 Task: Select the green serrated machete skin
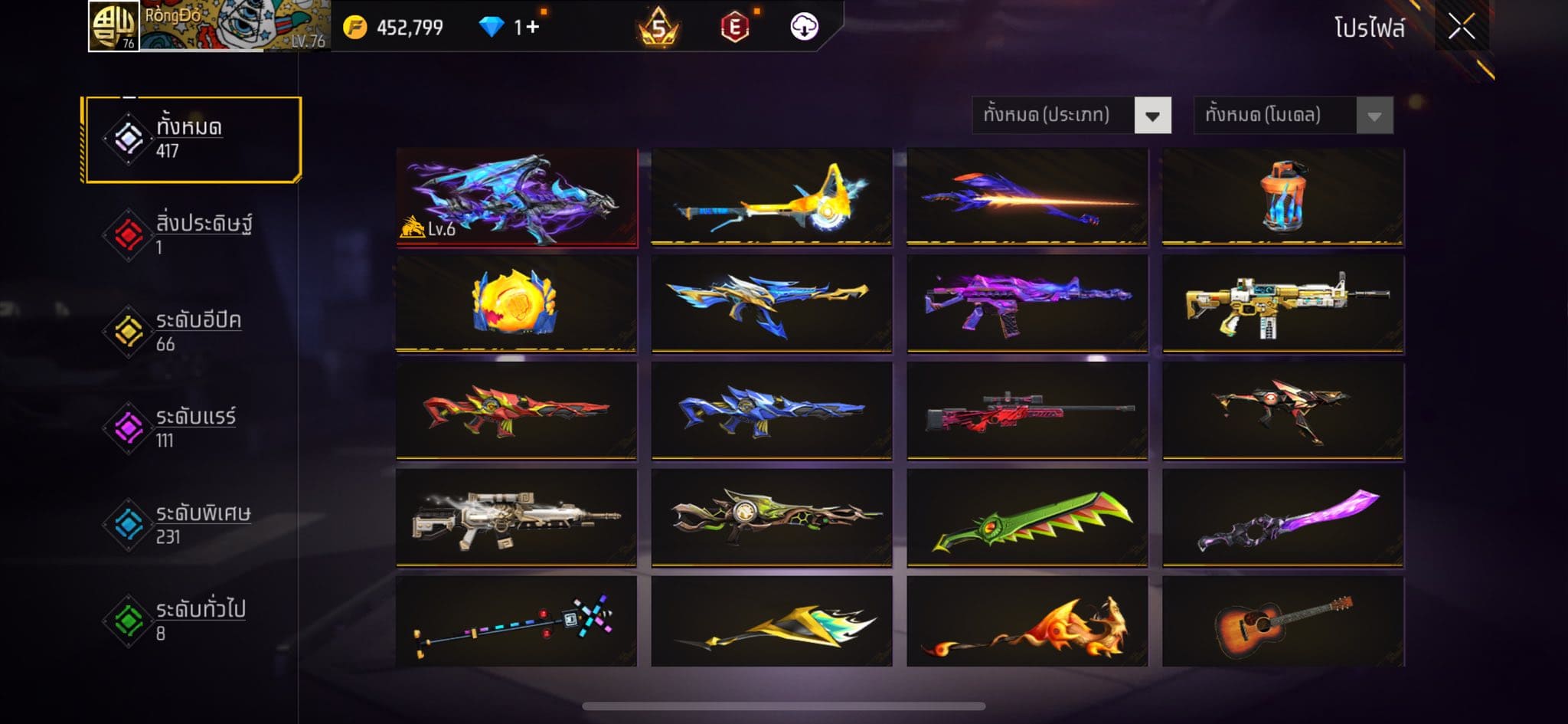(x=1027, y=518)
